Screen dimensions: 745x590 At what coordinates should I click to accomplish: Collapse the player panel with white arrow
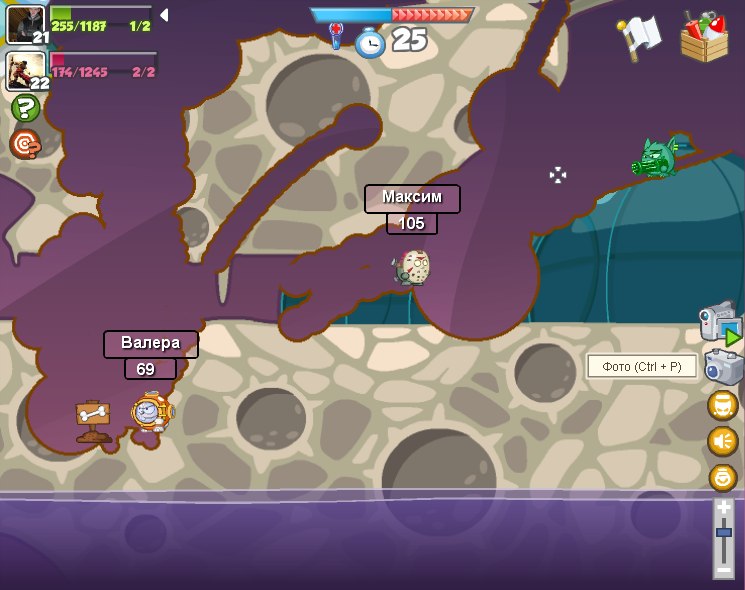coord(164,15)
